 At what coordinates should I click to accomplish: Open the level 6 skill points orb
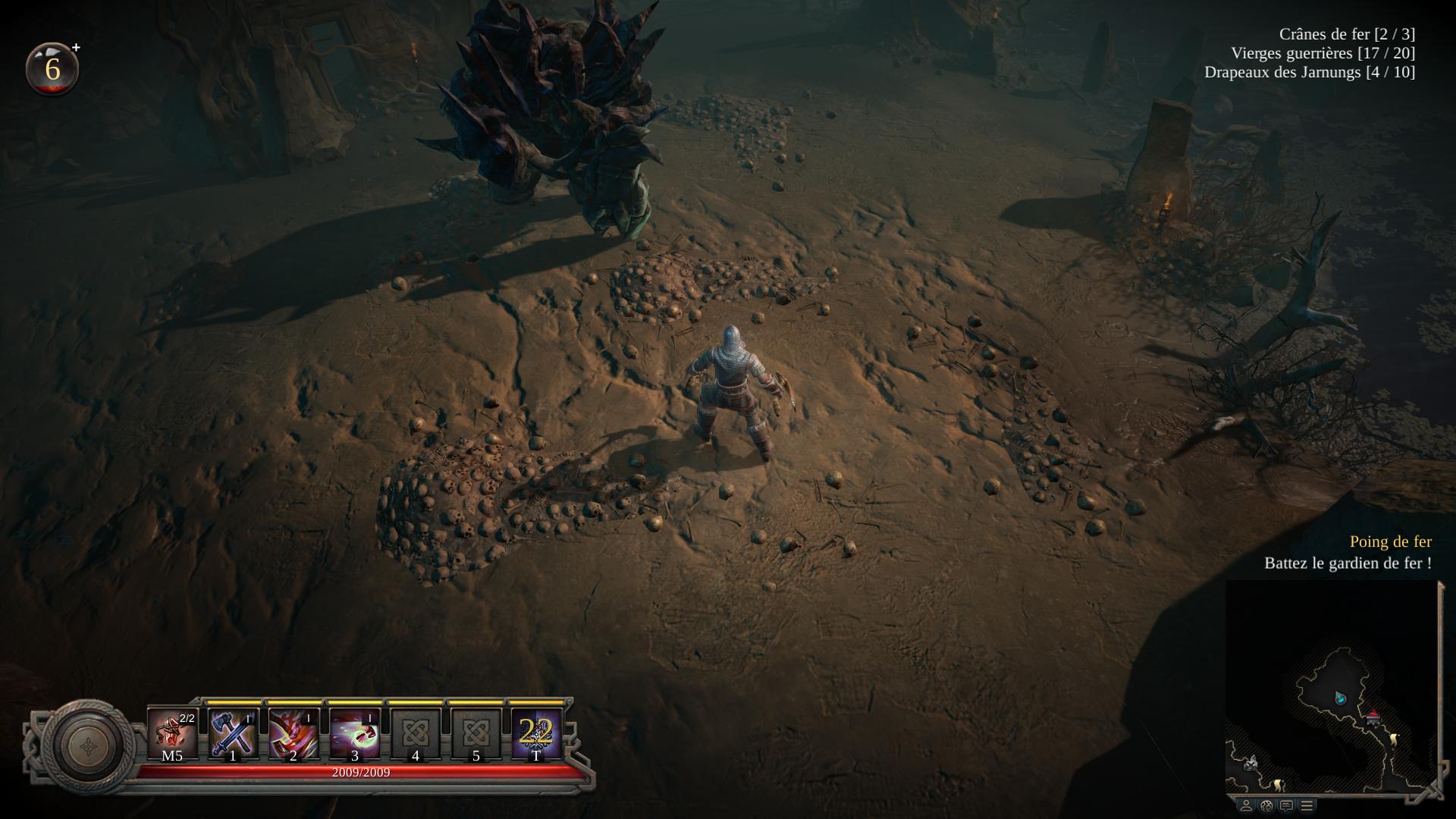click(x=52, y=69)
